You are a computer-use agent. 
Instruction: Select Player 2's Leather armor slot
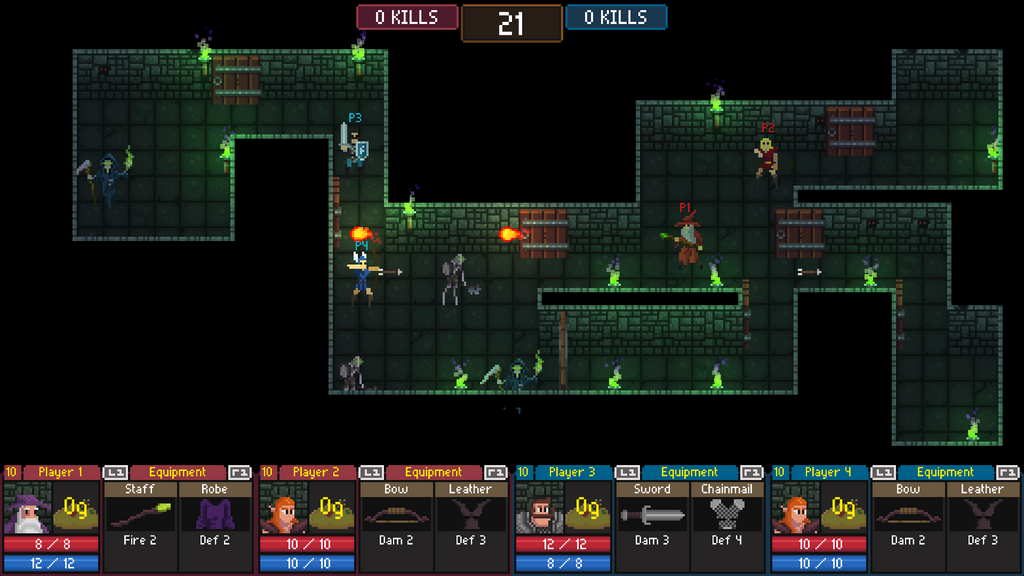click(470, 515)
